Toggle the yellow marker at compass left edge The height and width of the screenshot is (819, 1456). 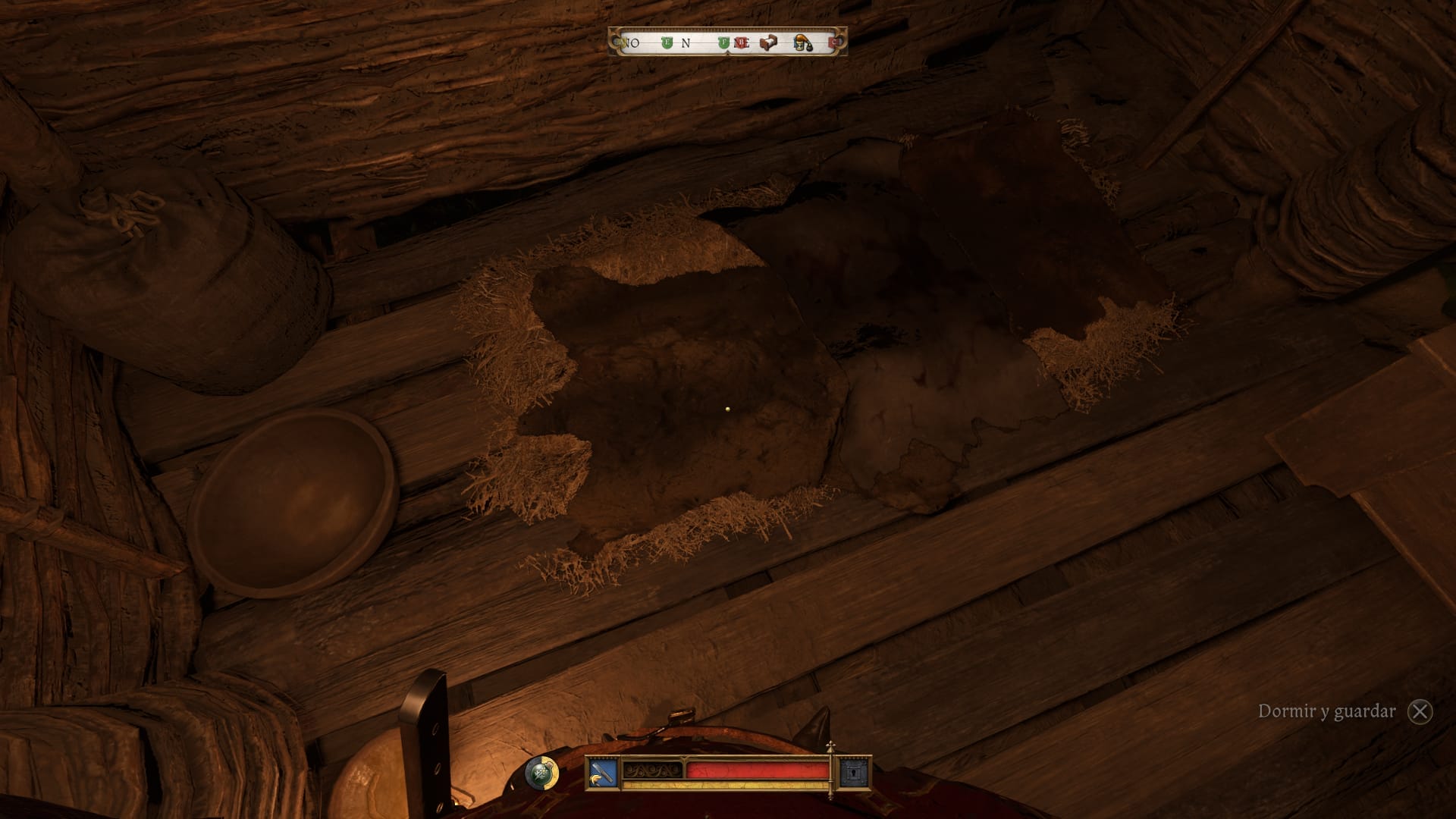coord(623,42)
